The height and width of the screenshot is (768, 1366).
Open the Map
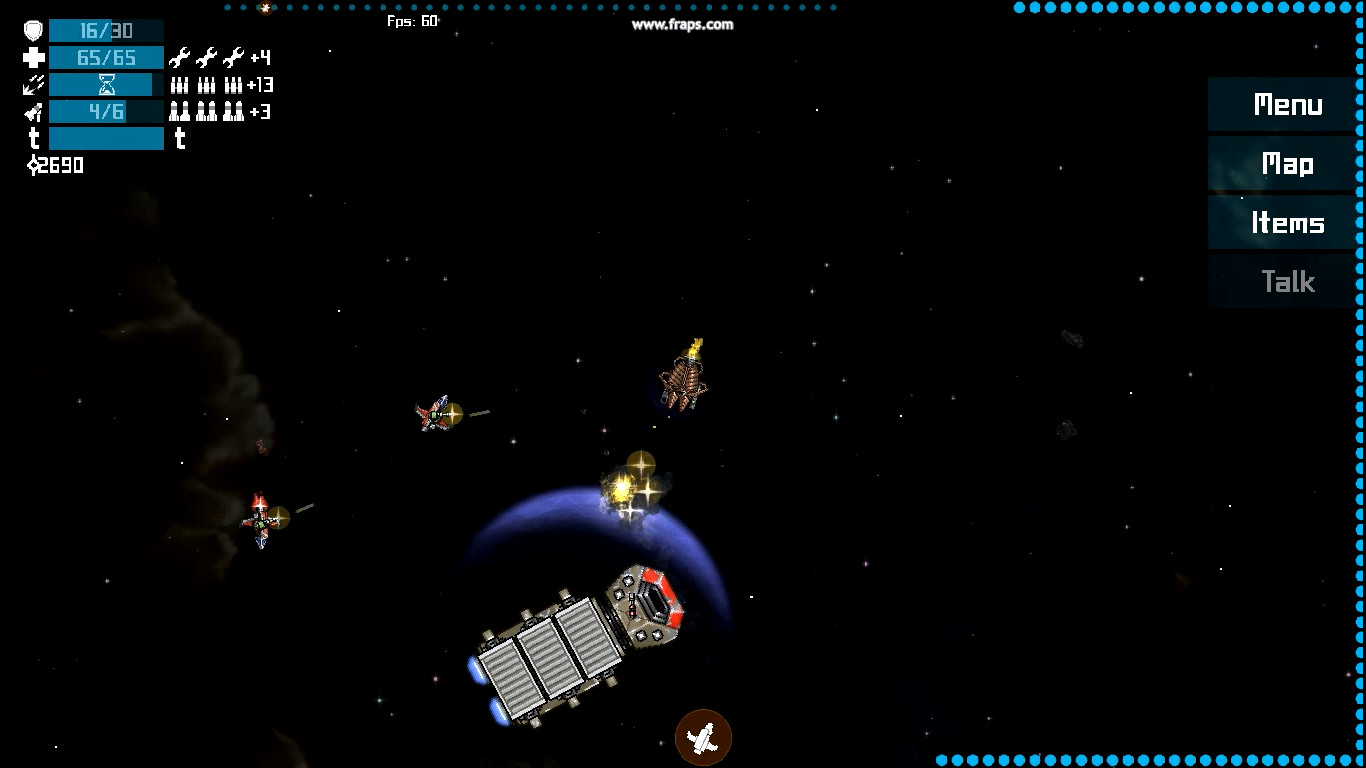click(x=1288, y=163)
